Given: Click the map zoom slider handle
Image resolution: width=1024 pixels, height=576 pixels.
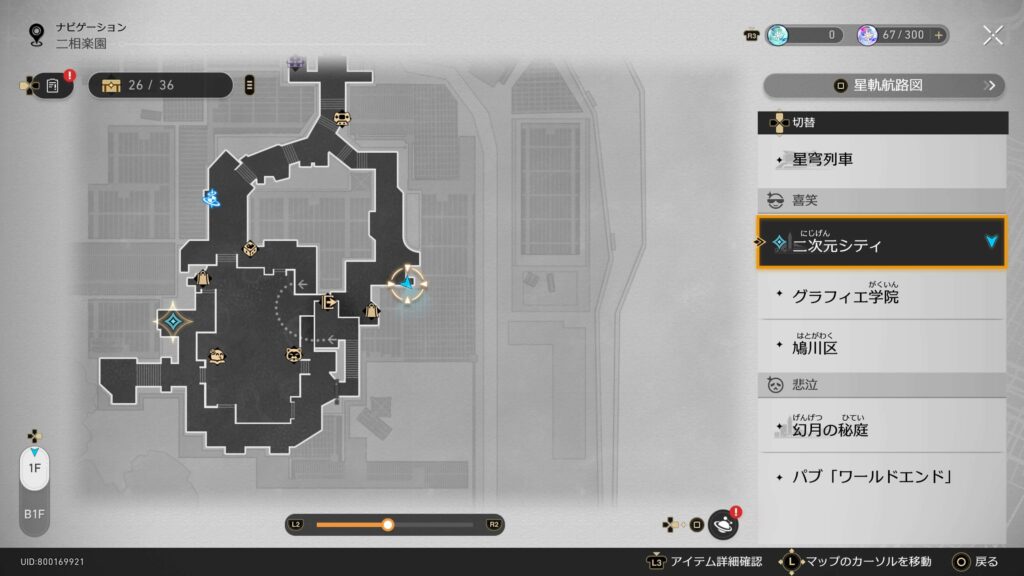Looking at the screenshot, I should tap(388, 524).
